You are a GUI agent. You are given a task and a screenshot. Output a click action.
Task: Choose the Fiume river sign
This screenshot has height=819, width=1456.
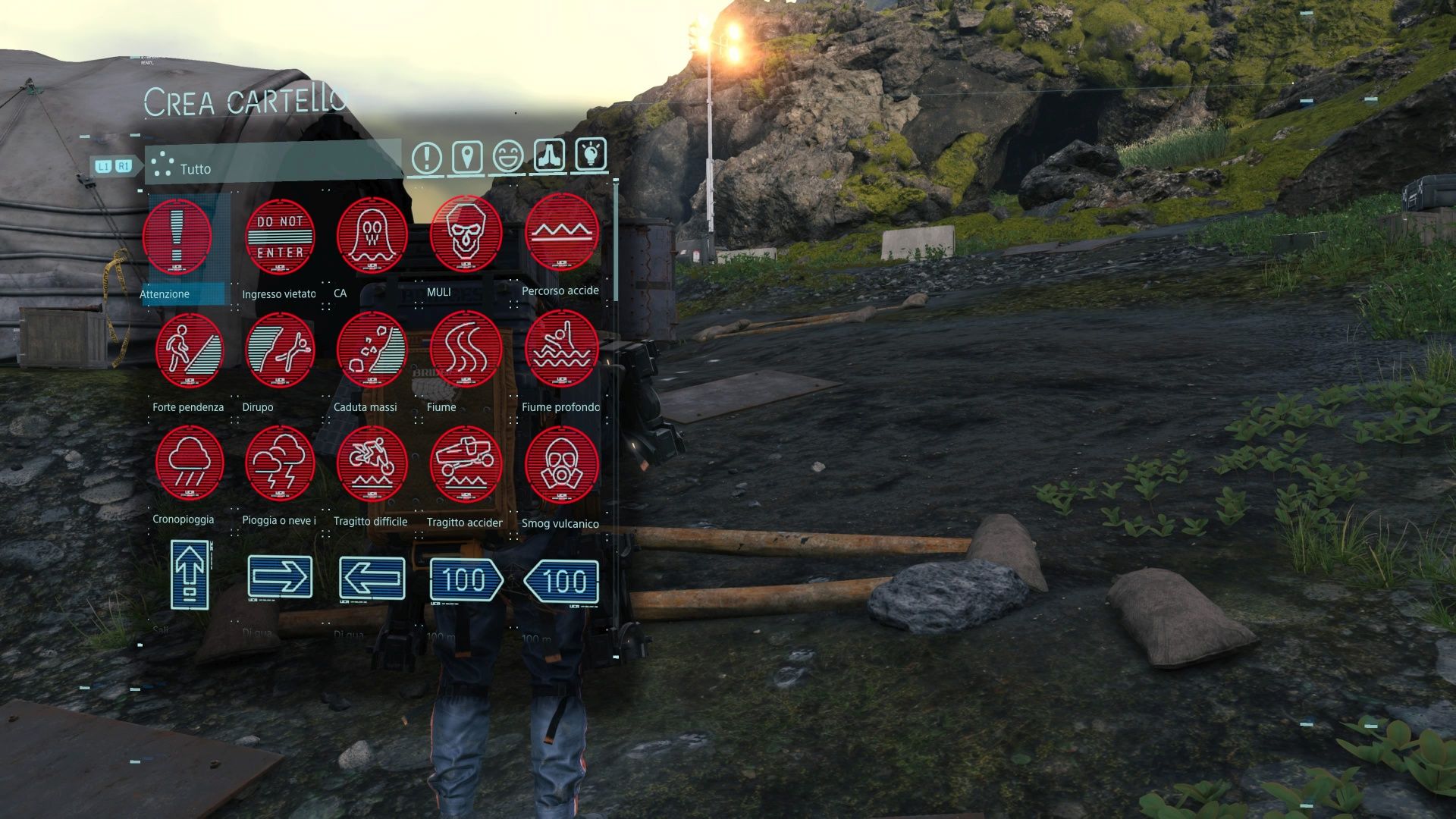466,349
